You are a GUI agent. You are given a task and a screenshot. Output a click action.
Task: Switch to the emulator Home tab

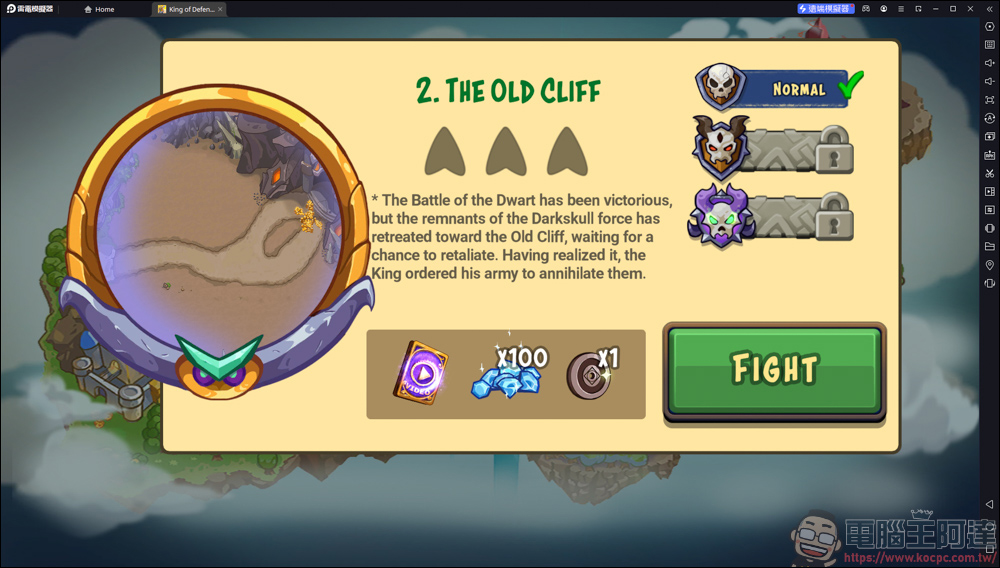pos(100,9)
